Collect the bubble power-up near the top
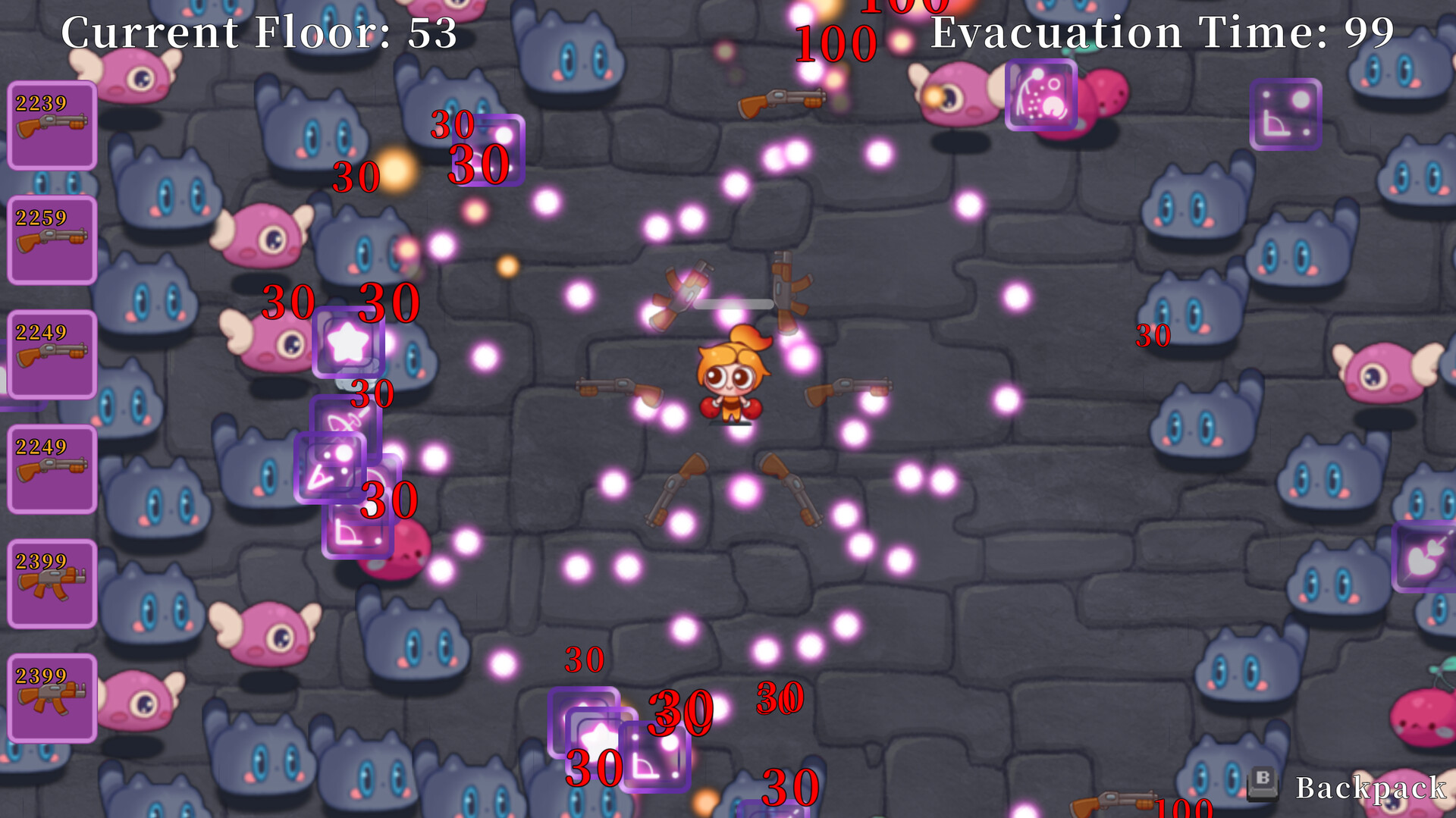Image resolution: width=1456 pixels, height=818 pixels. (x=1041, y=96)
